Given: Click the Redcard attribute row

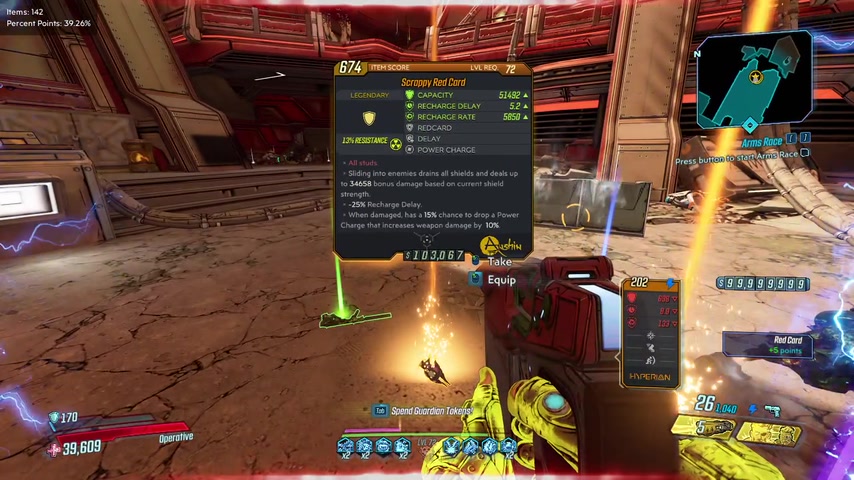Looking at the screenshot, I should [x=434, y=128].
